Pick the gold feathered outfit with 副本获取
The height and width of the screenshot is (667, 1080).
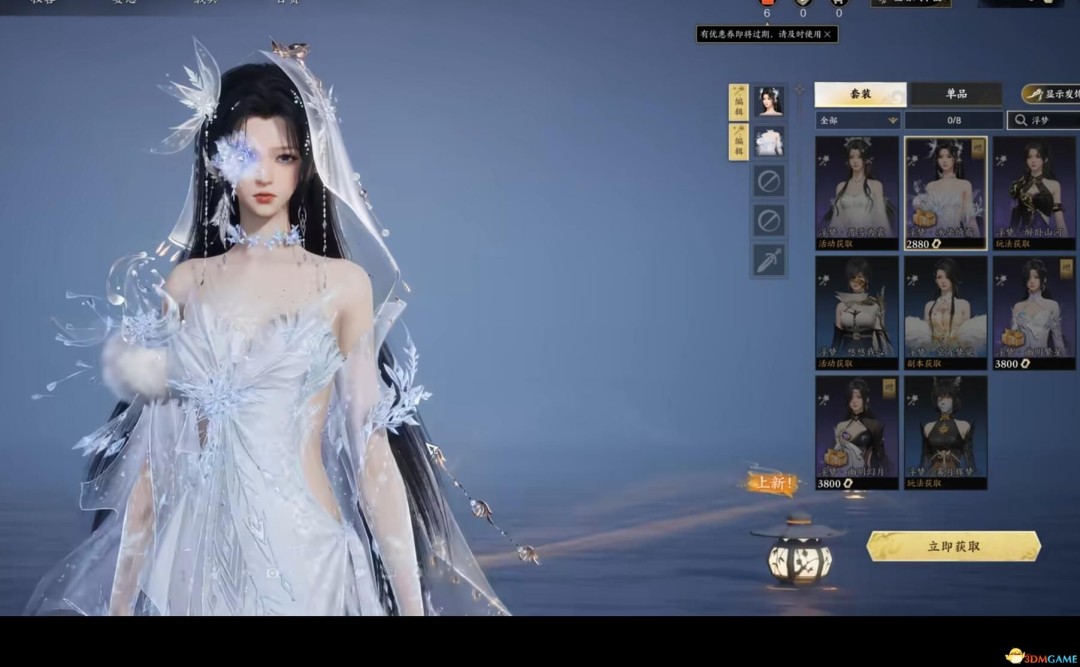945,312
